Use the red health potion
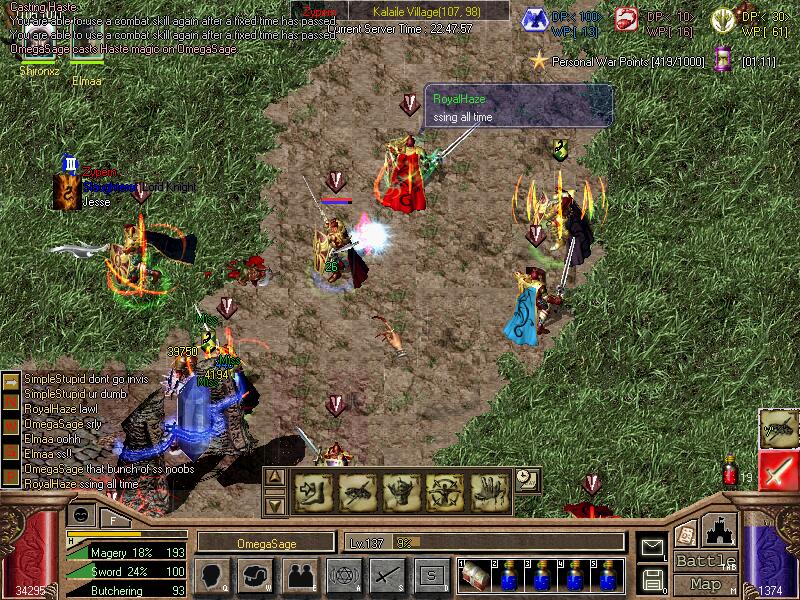The image size is (800, 600). point(731,470)
